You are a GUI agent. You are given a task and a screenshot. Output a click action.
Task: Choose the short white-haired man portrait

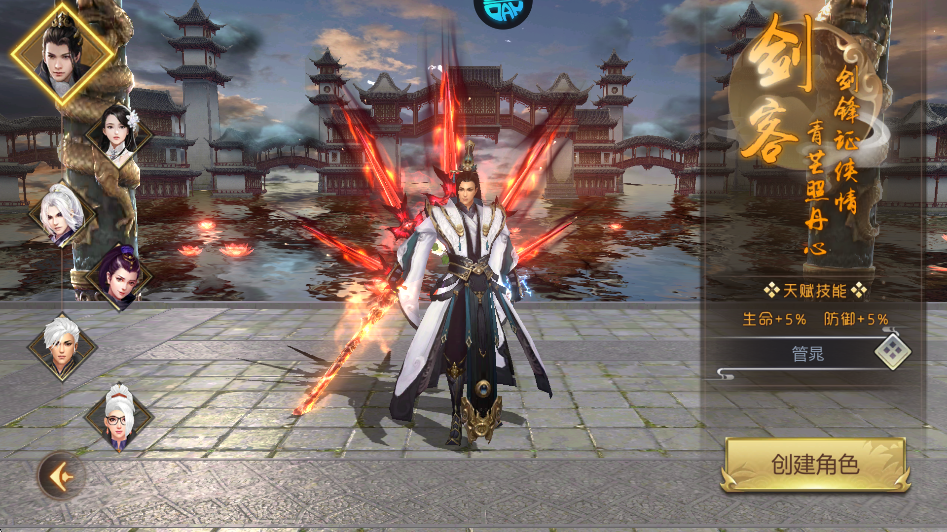click(x=63, y=346)
